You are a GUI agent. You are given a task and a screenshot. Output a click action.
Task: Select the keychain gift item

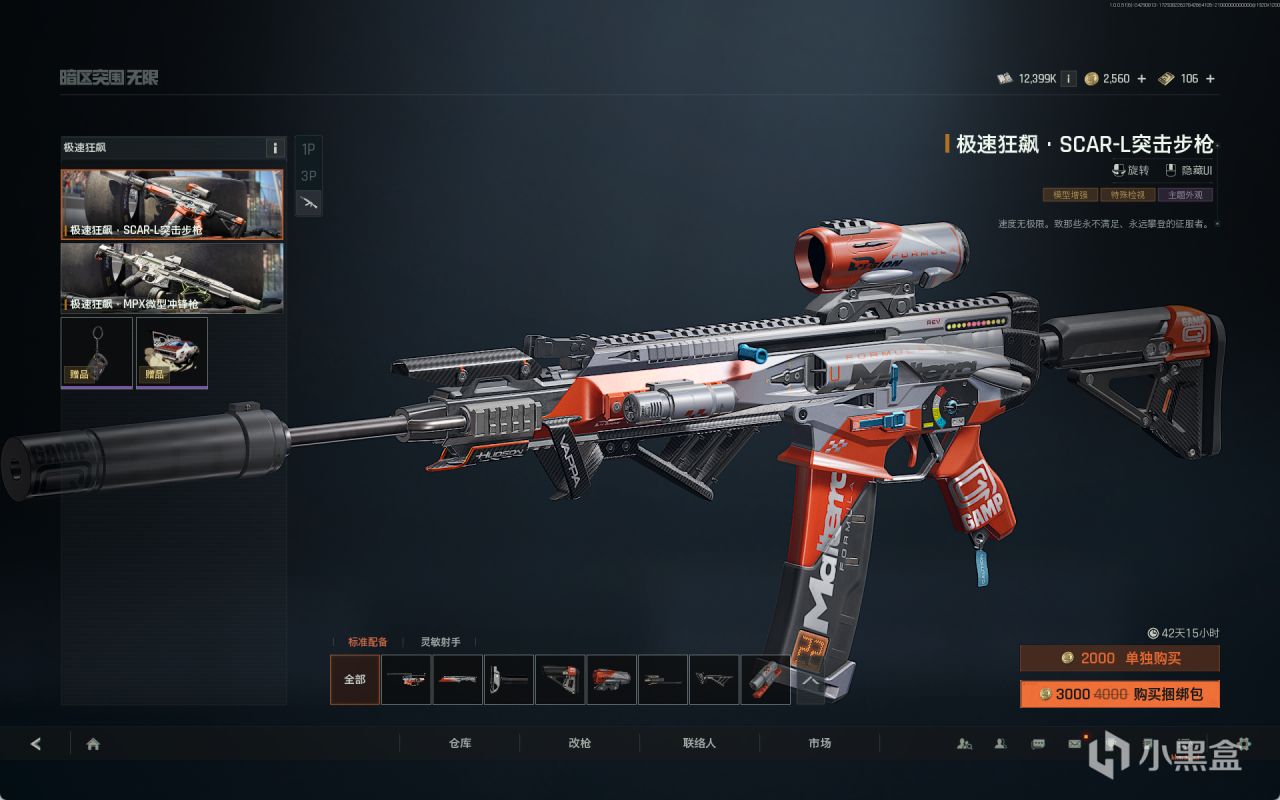point(97,351)
